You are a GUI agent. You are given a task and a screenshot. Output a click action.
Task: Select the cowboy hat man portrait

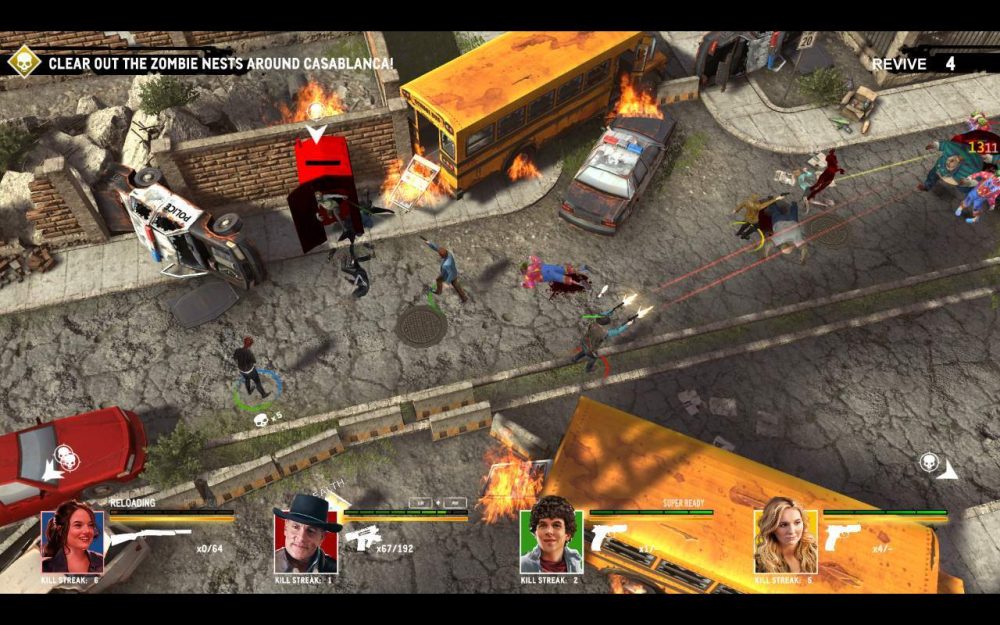(305, 540)
